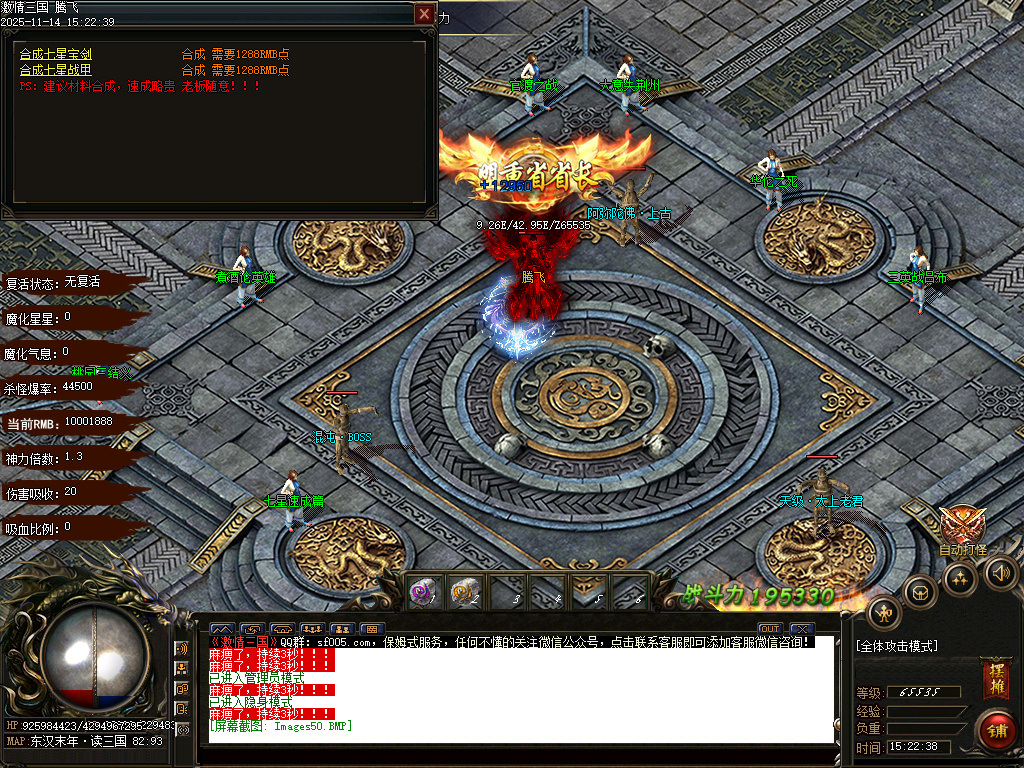Click the mountain-shaped chat toolbar button
The height and width of the screenshot is (768, 1024).
(x=221, y=629)
